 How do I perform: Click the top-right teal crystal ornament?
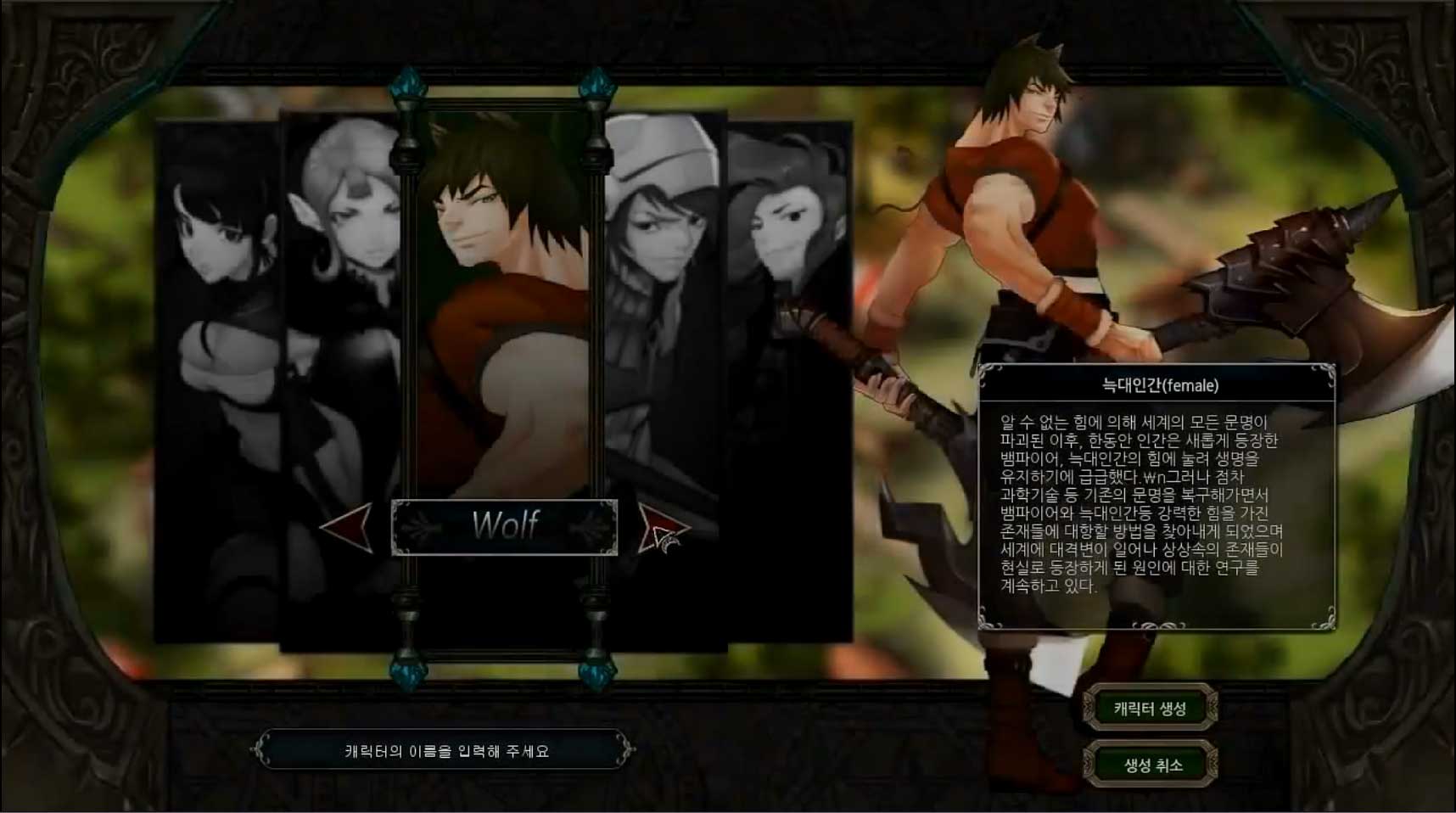coord(596,85)
